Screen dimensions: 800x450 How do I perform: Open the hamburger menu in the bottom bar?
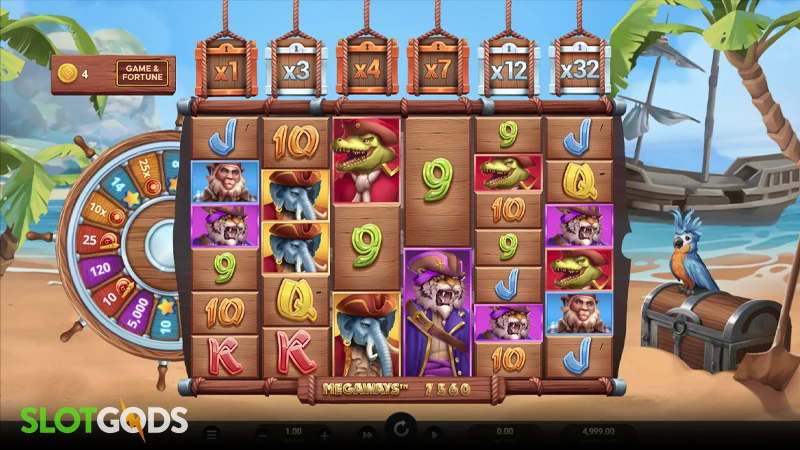pos(211,435)
